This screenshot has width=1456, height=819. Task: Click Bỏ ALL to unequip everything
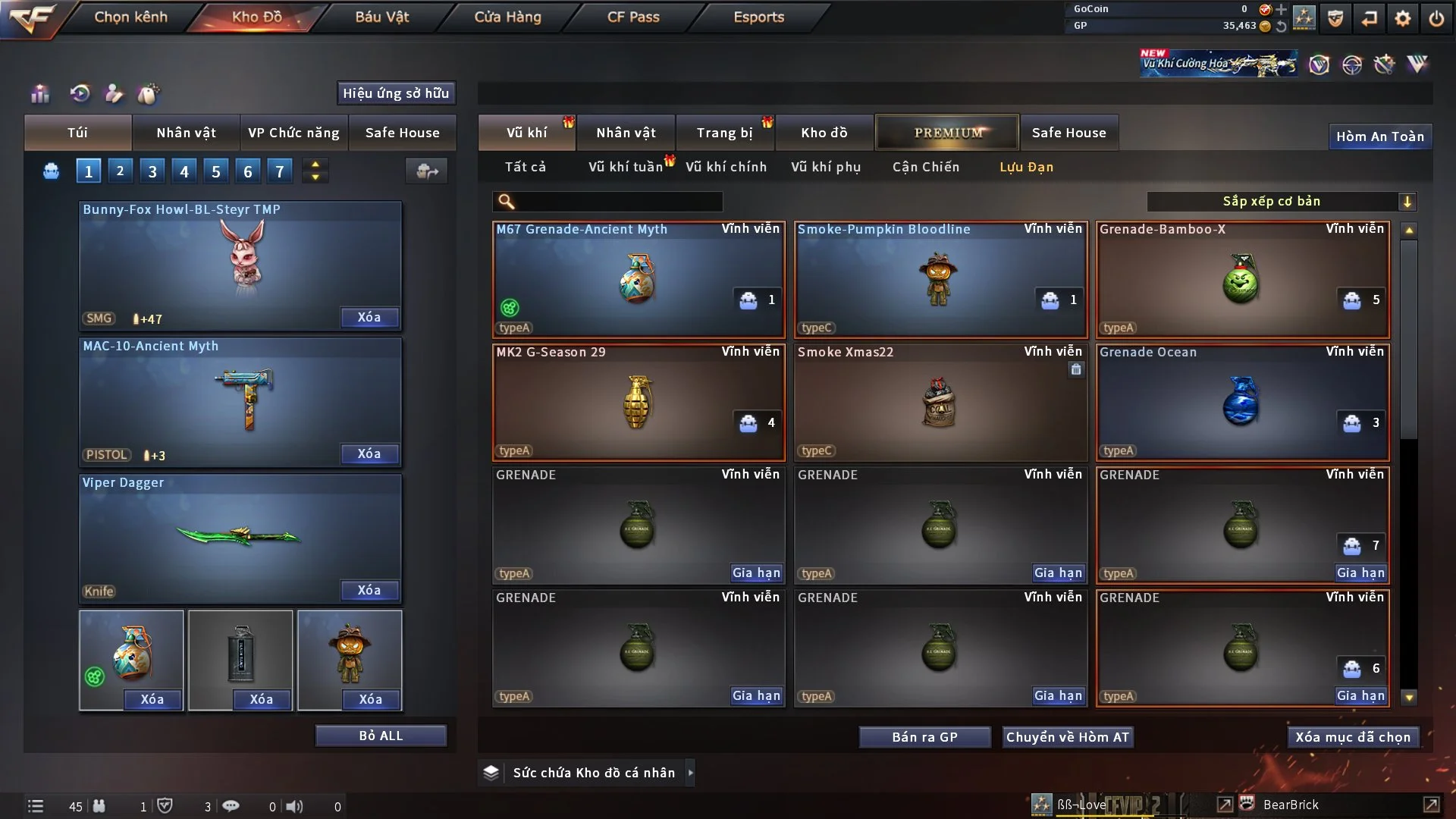(381, 736)
